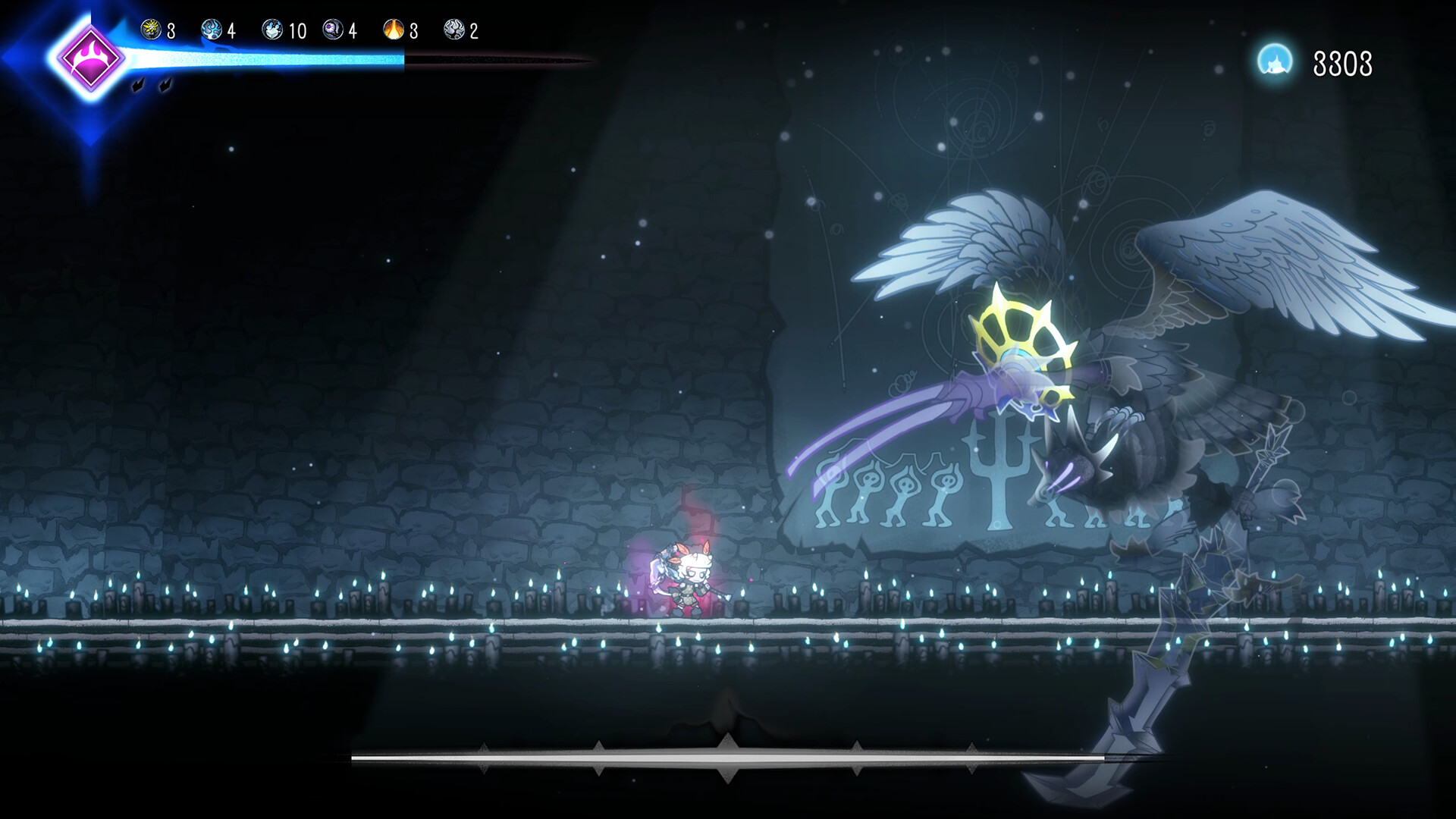Image resolution: width=1456 pixels, height=819 pixels.
Task: Select the yellow sunflower spirit icon
Action: point(151,30)
